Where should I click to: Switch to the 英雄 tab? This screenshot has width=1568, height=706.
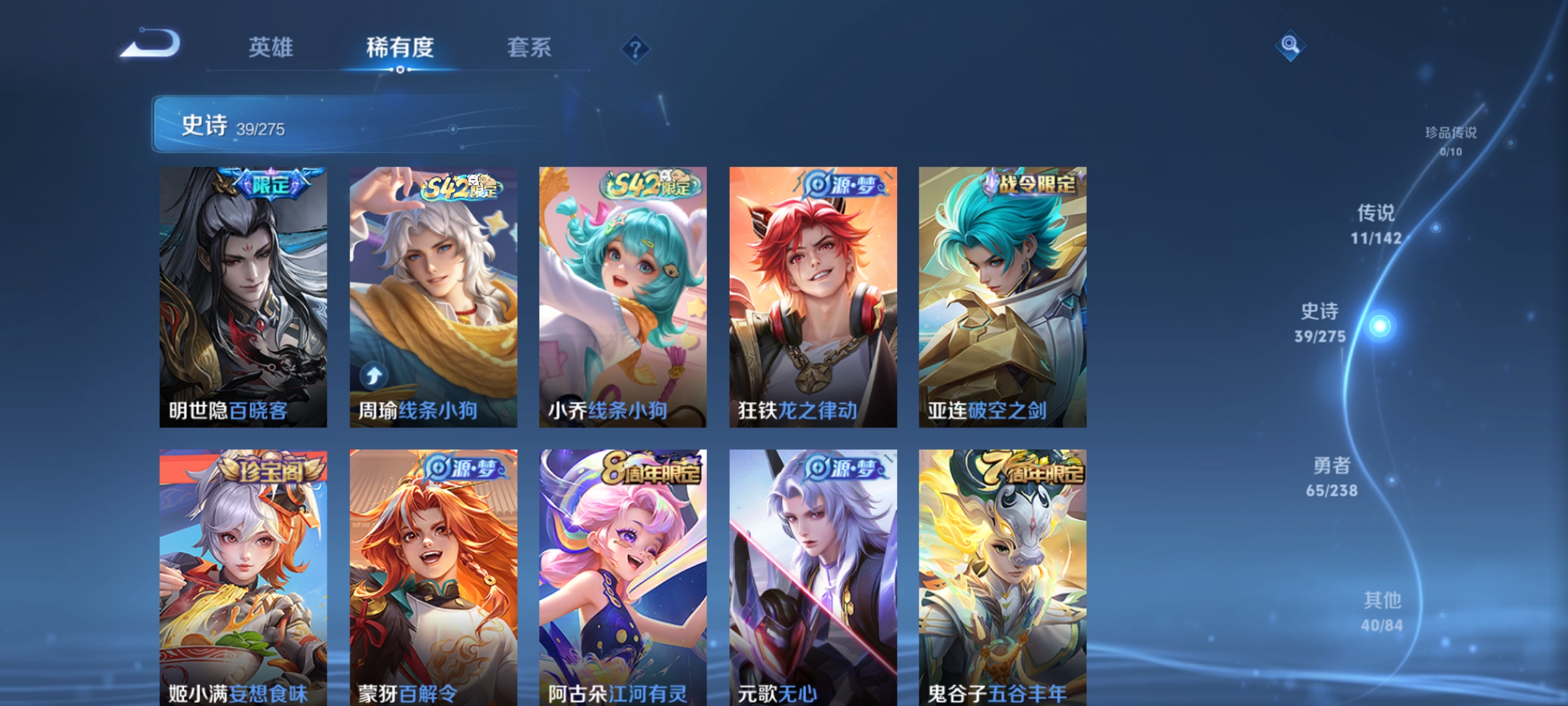pos(271,46)
